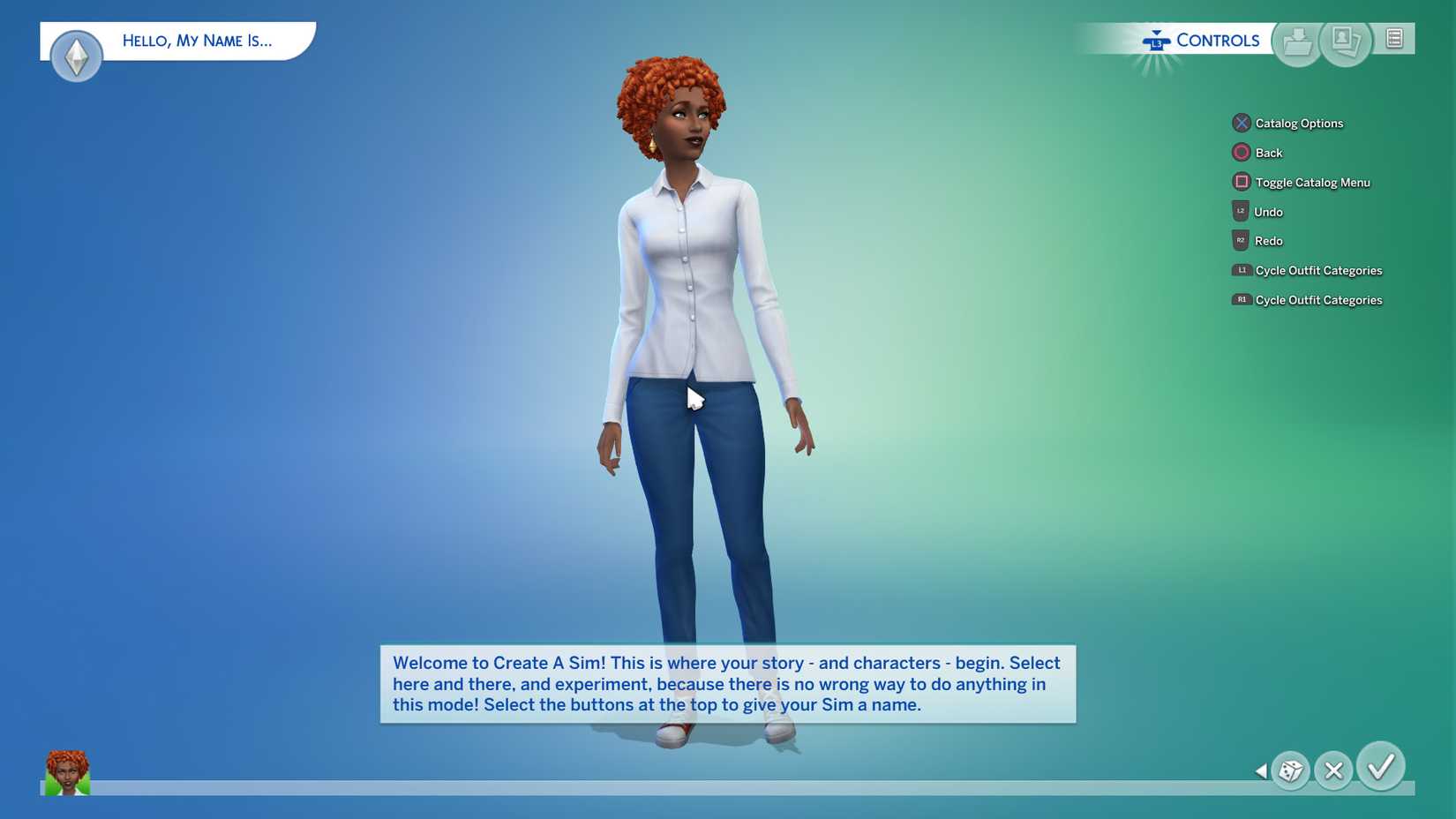The width and height of the screenshot is (1456, 819).
Task: Collapse panel with the left triangle arrow
Action: pyautogui.click(x=1261, y=770)
